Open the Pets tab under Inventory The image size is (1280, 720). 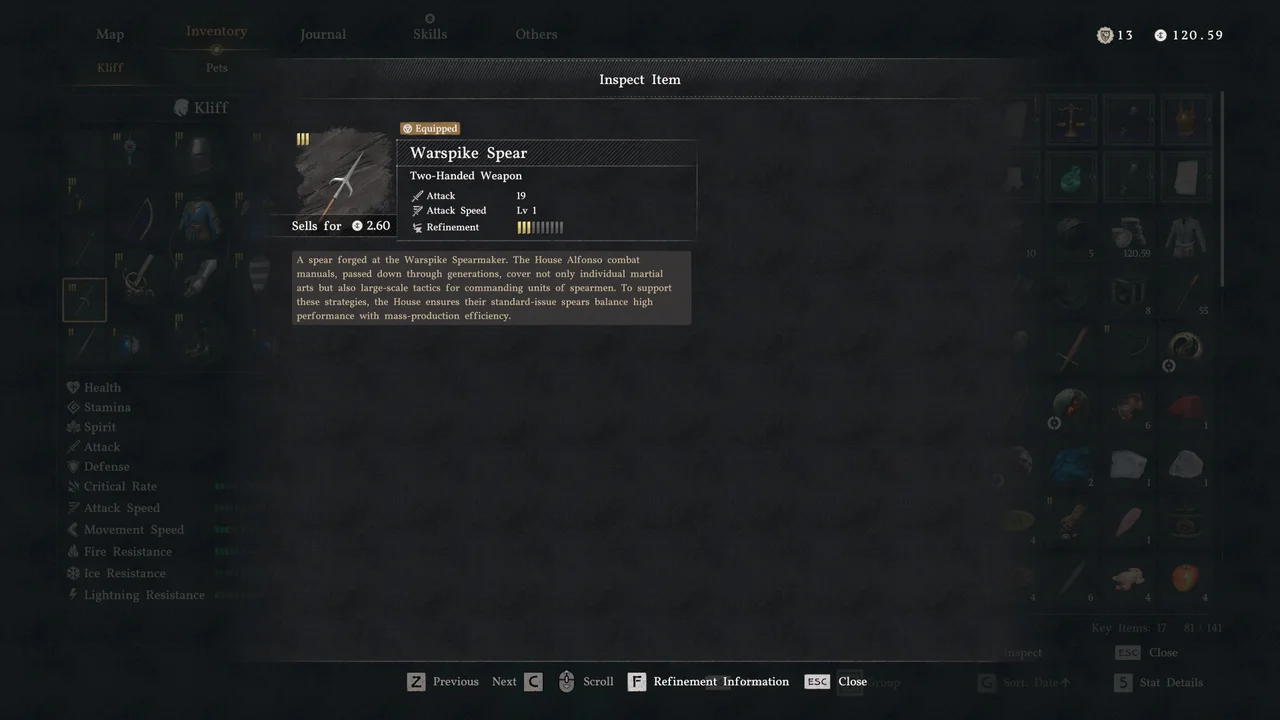pyautogui.click(x=216, y=67)
